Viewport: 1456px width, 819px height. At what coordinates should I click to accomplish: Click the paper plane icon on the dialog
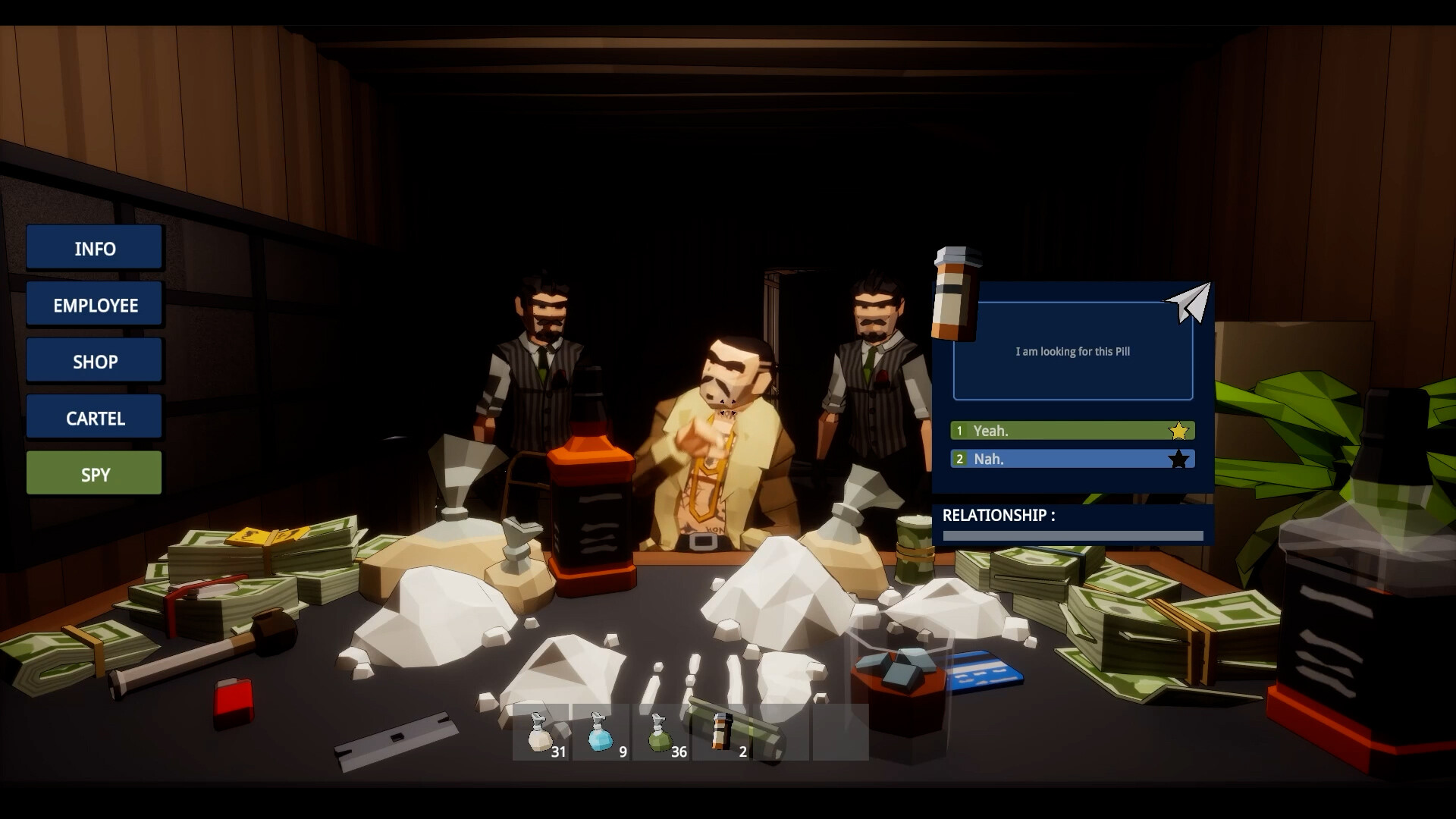tap(1188, 303)
